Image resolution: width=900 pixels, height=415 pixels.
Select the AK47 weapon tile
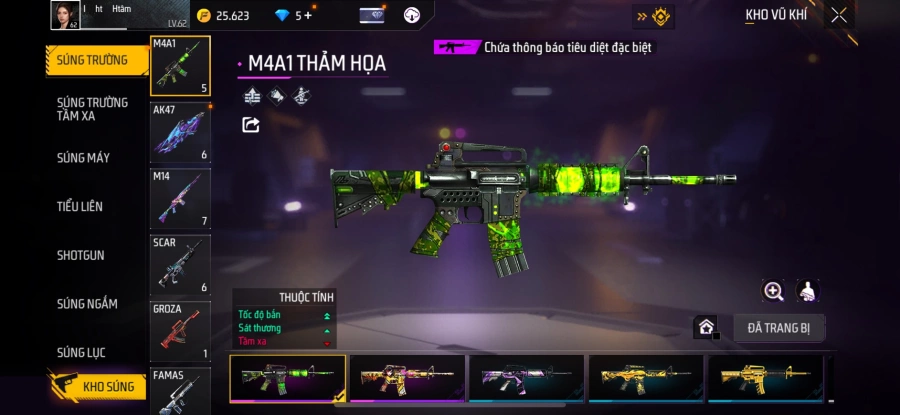180,132
